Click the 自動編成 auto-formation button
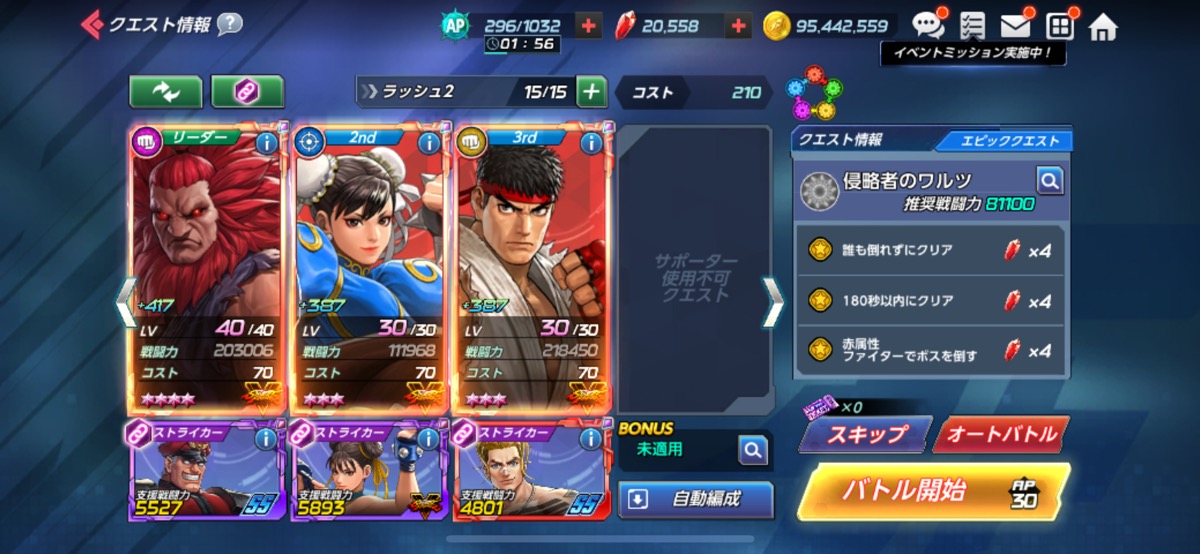This screenshot has height=554, width=1200. tap(696, 499)
